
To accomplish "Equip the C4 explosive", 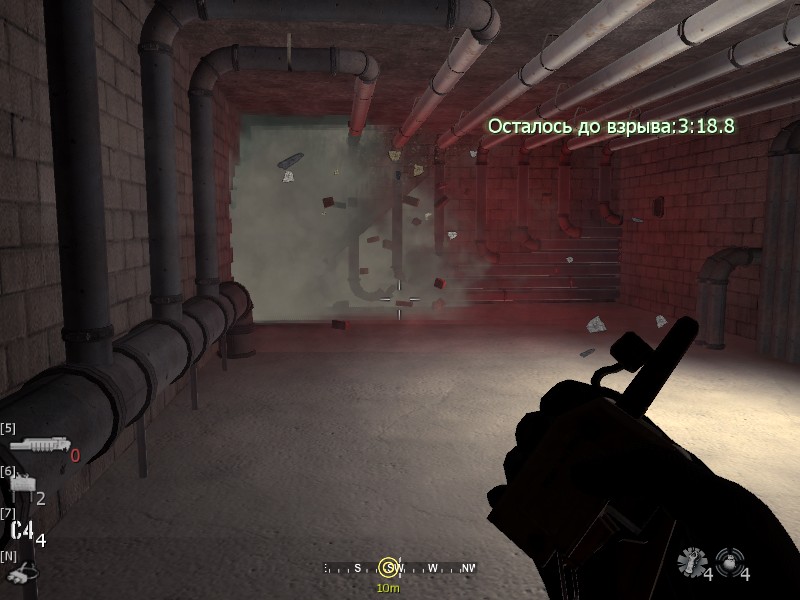I will point(21,531).
